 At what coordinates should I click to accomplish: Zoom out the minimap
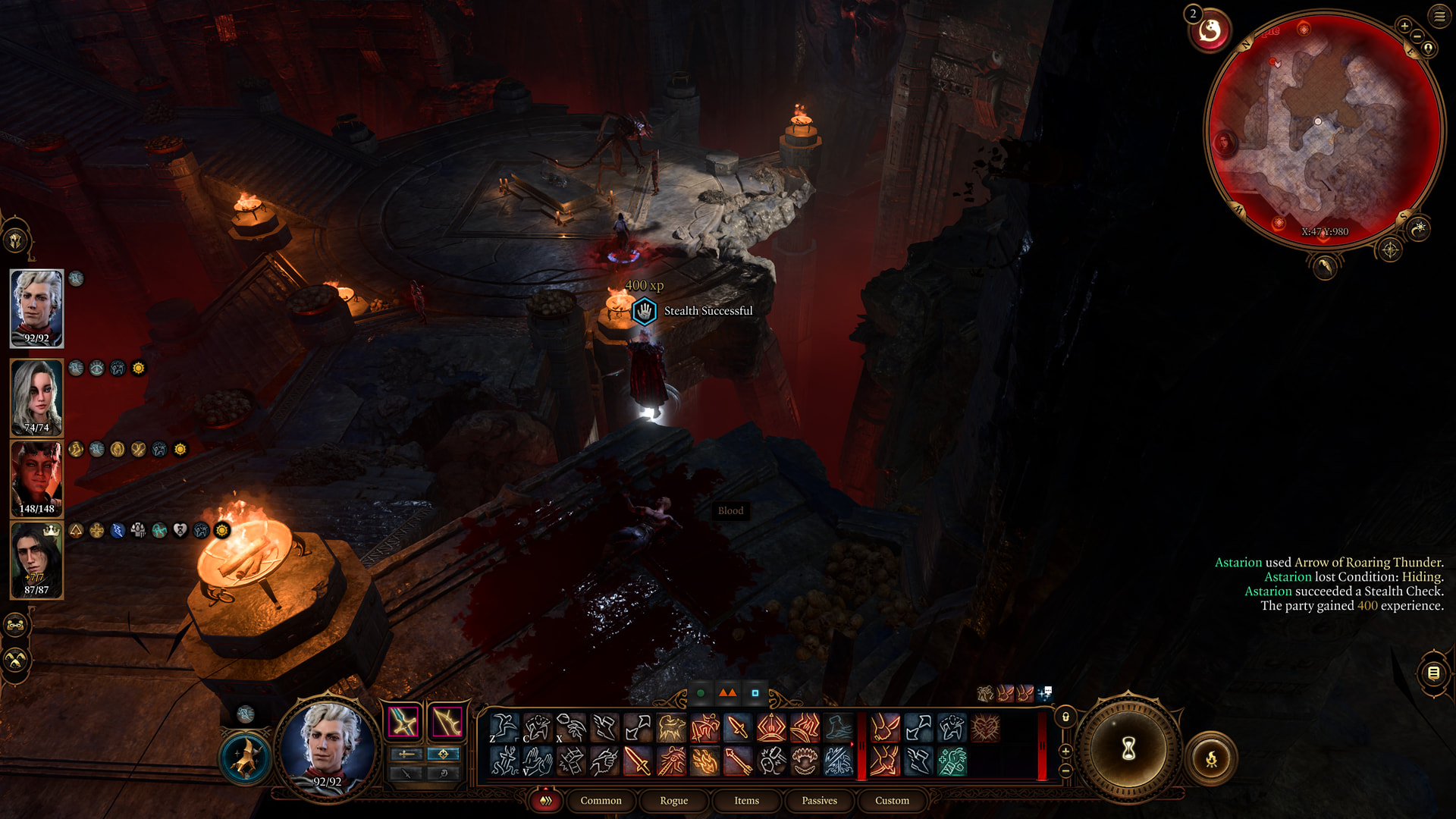(x=1417, y=36)
